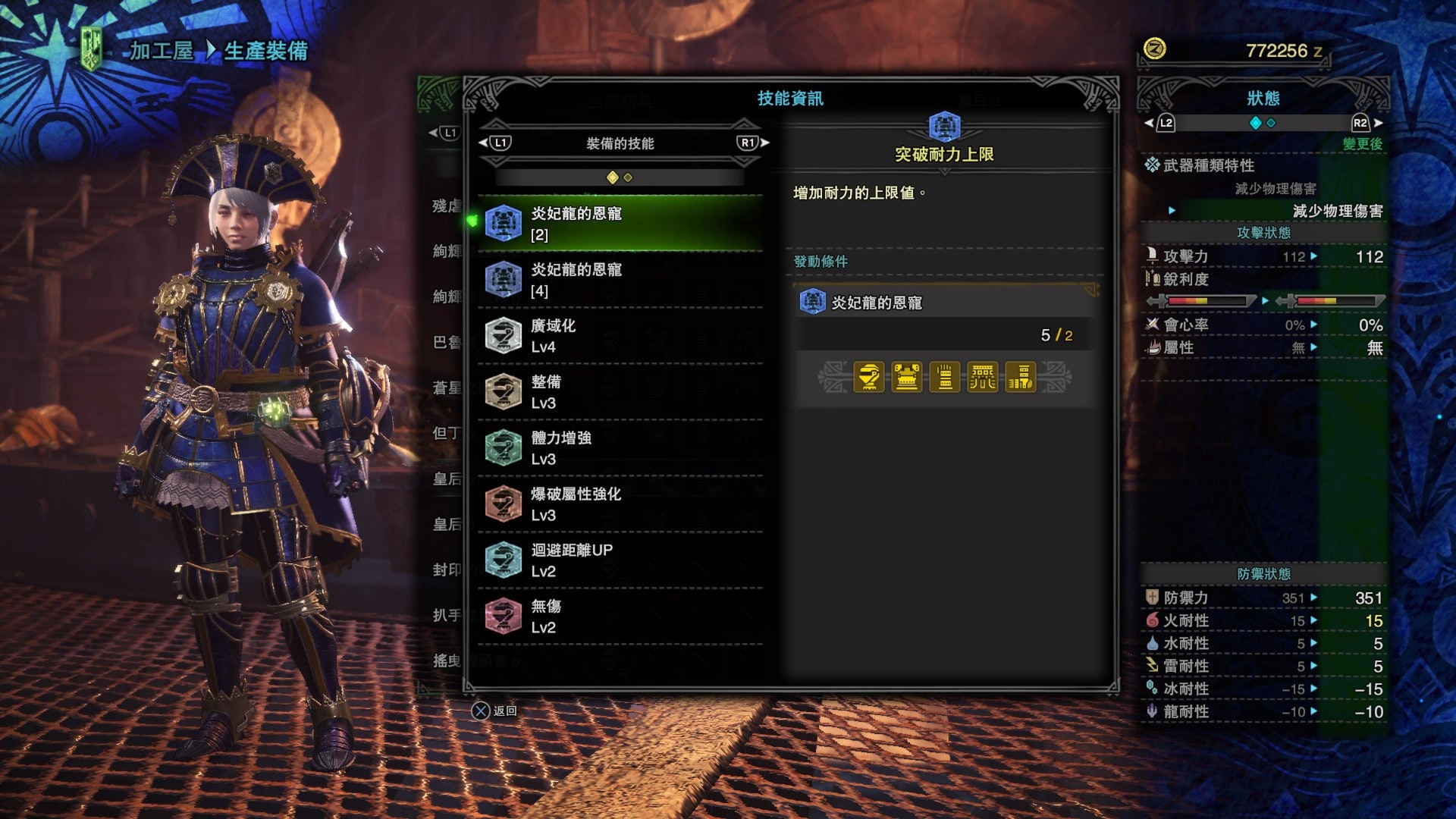
Task: Select the 爆破屬性強化 Lv3 skill
Action: (620, 504)
